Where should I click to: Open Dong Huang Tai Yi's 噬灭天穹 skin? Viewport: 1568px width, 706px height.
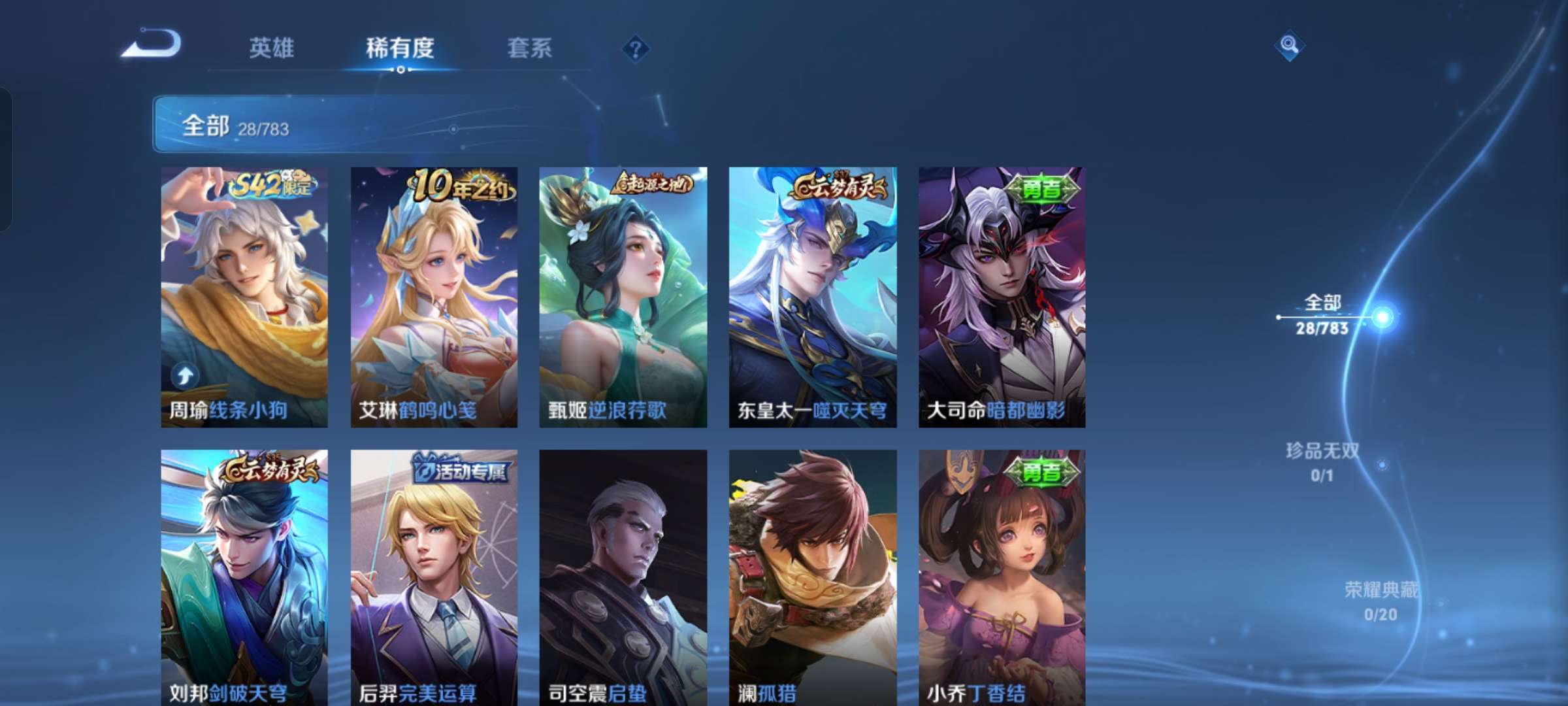point(810,294)
